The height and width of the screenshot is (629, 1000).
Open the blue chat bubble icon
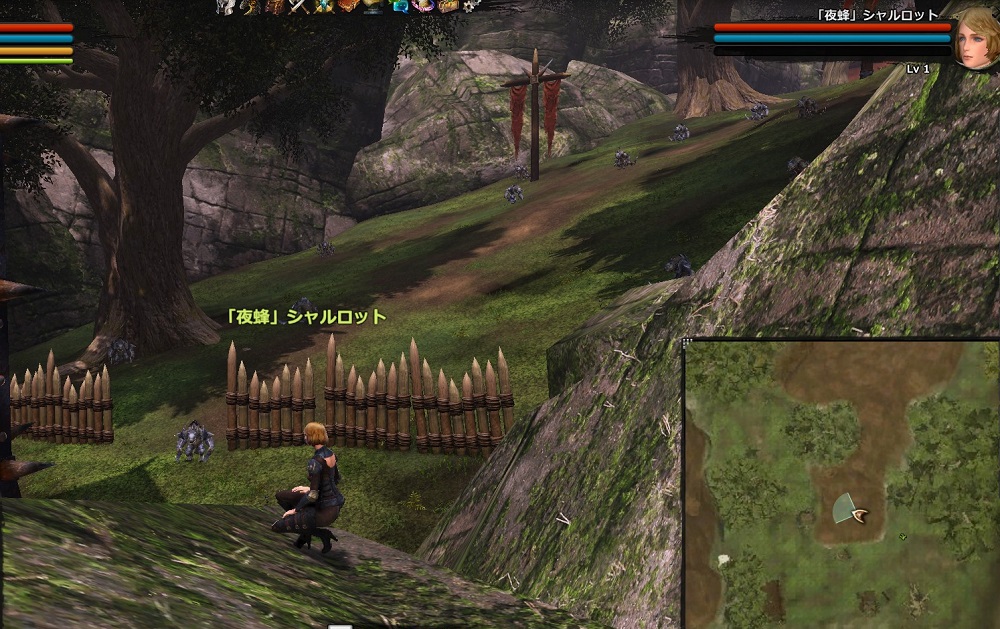pyautogui.click(x=401, y=6)
